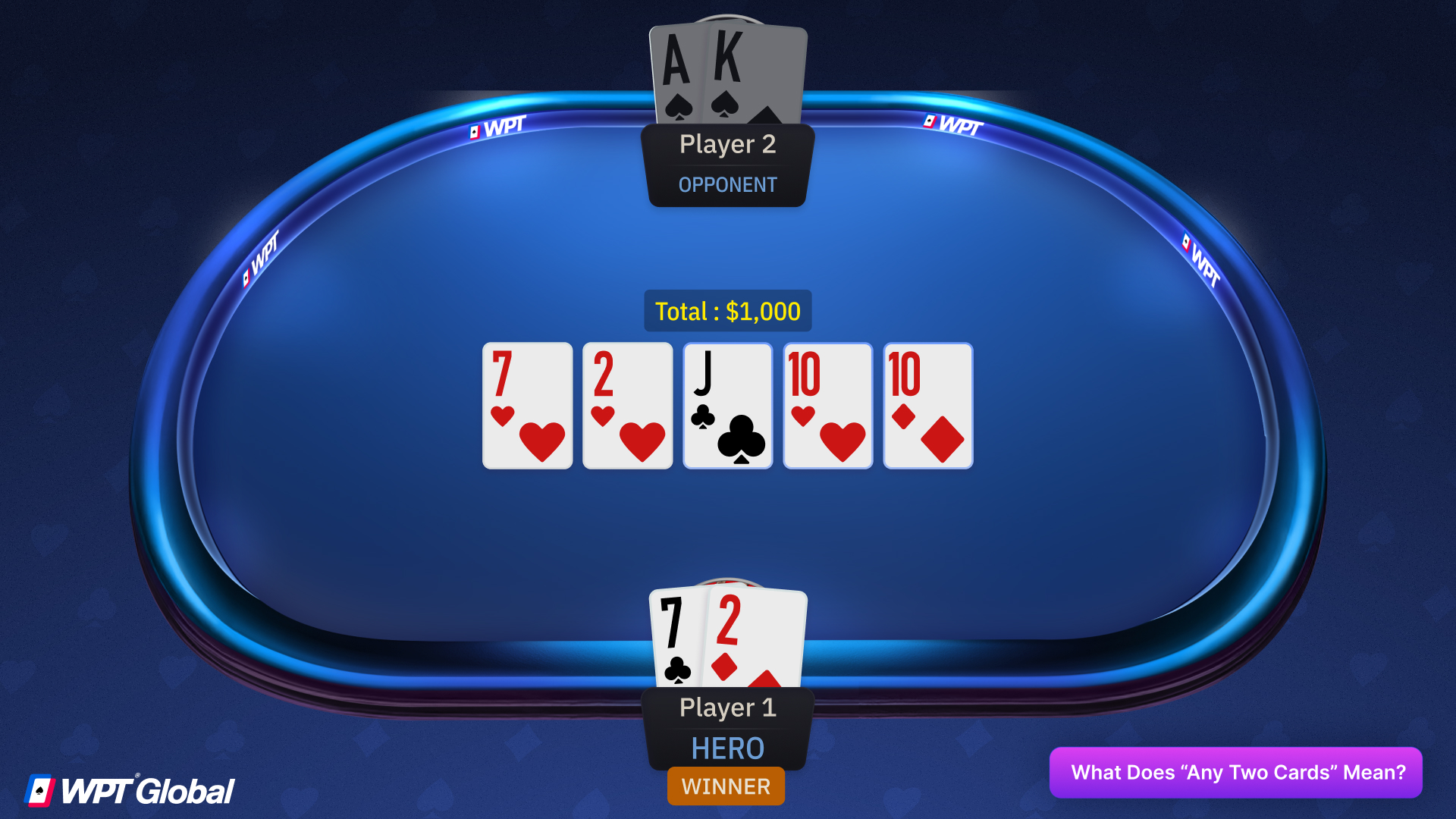The width and height of the screenshot is (1456, 819).
Task: Open the Player 1 nameplate
Action: click(726, 707)
